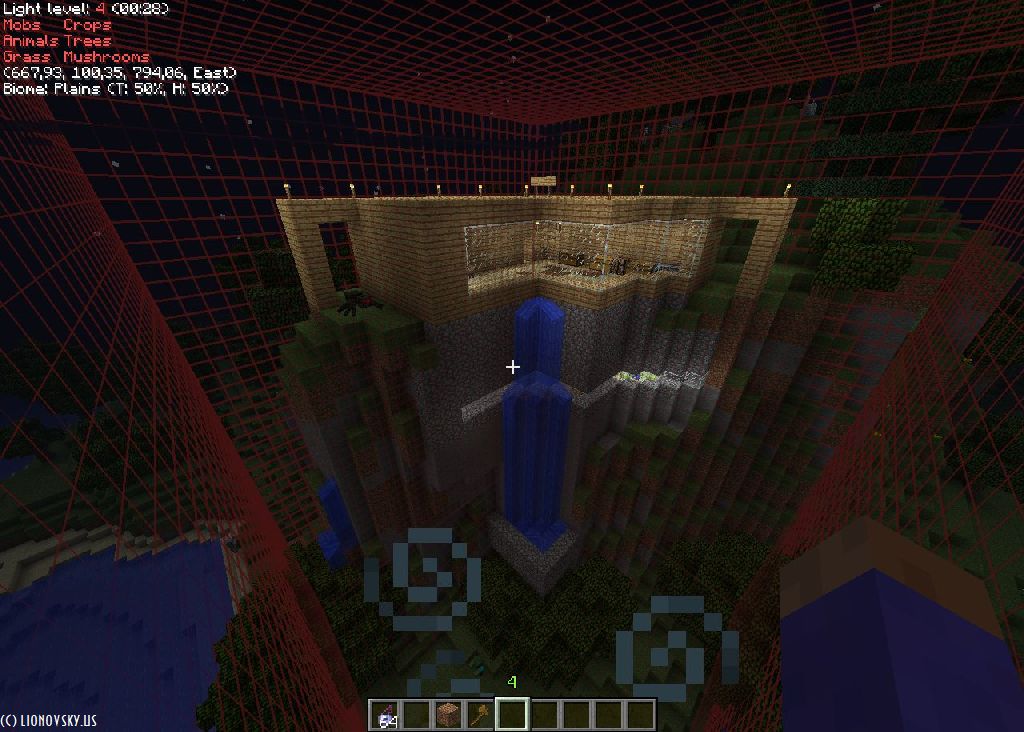Click the highlighted empty hotbar slot
Image resolution: width=1024 pixels, height=732 pixels.
[x=512, y=715]
